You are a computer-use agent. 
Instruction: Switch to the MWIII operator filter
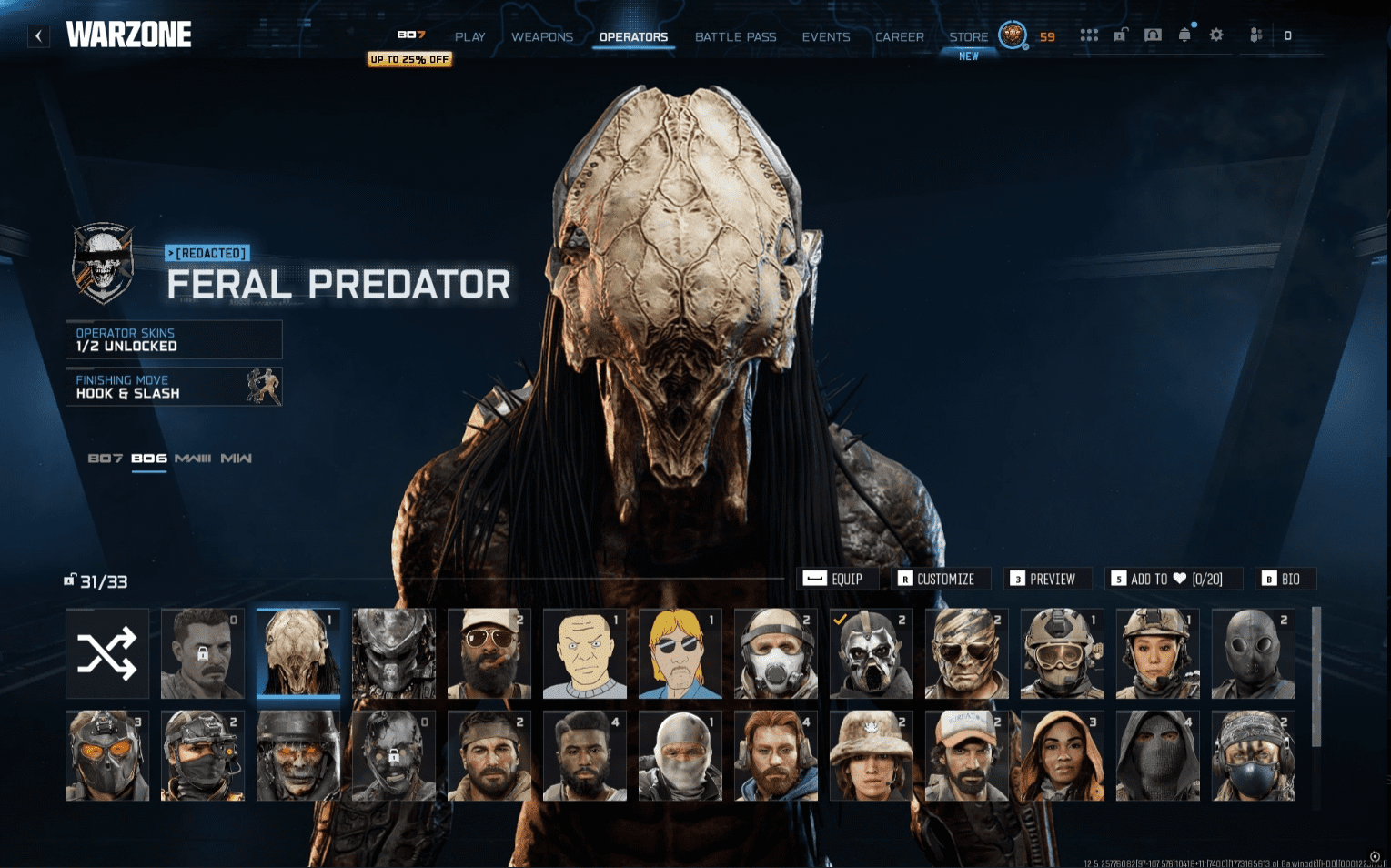[196, 459]
